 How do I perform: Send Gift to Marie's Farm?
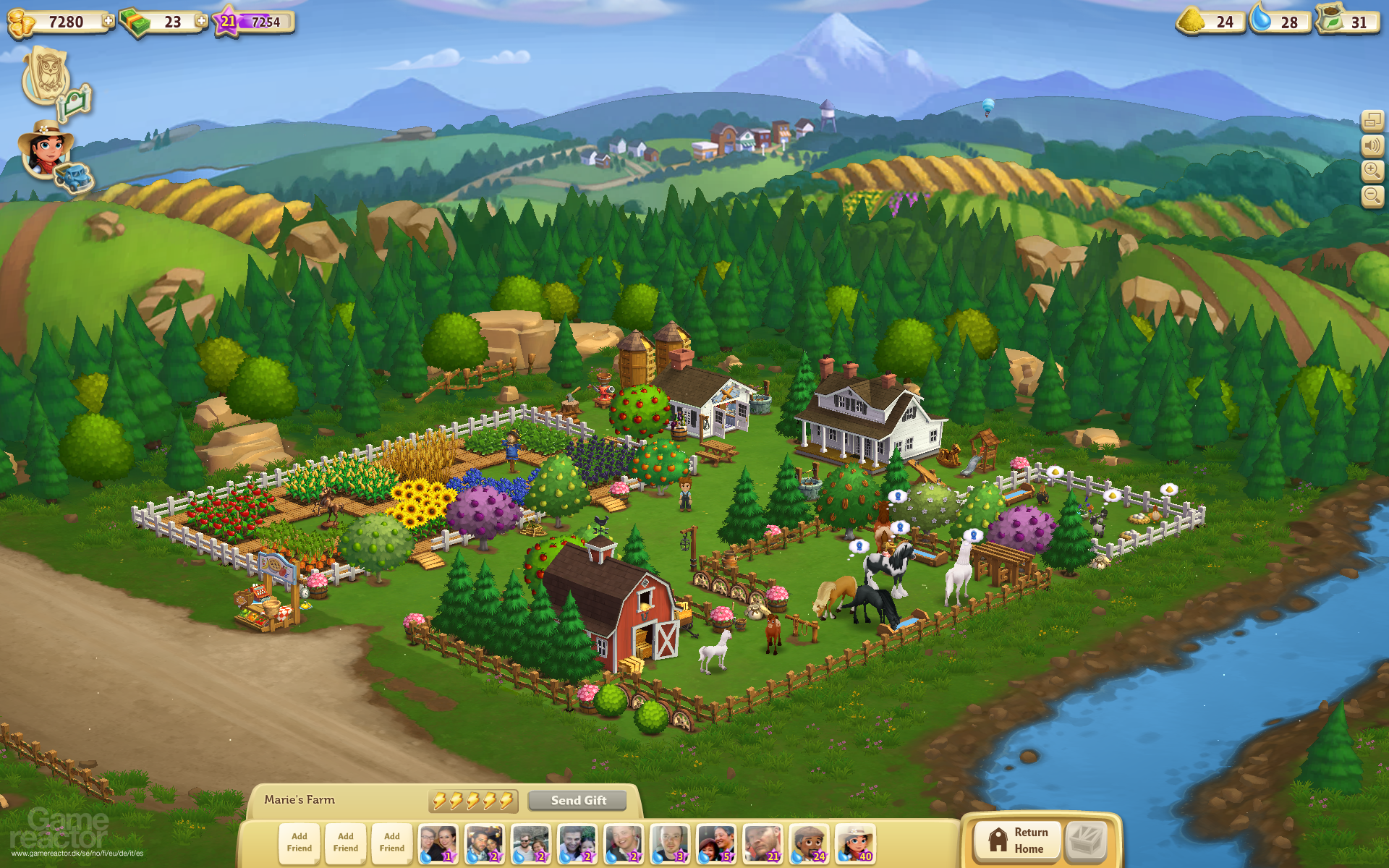pyautogui.click(x=578, y=800)
